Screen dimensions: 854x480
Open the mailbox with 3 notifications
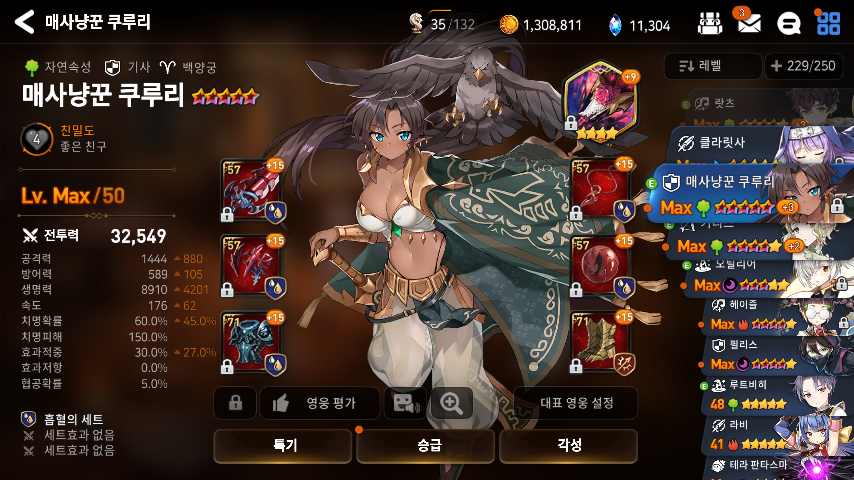749,23
